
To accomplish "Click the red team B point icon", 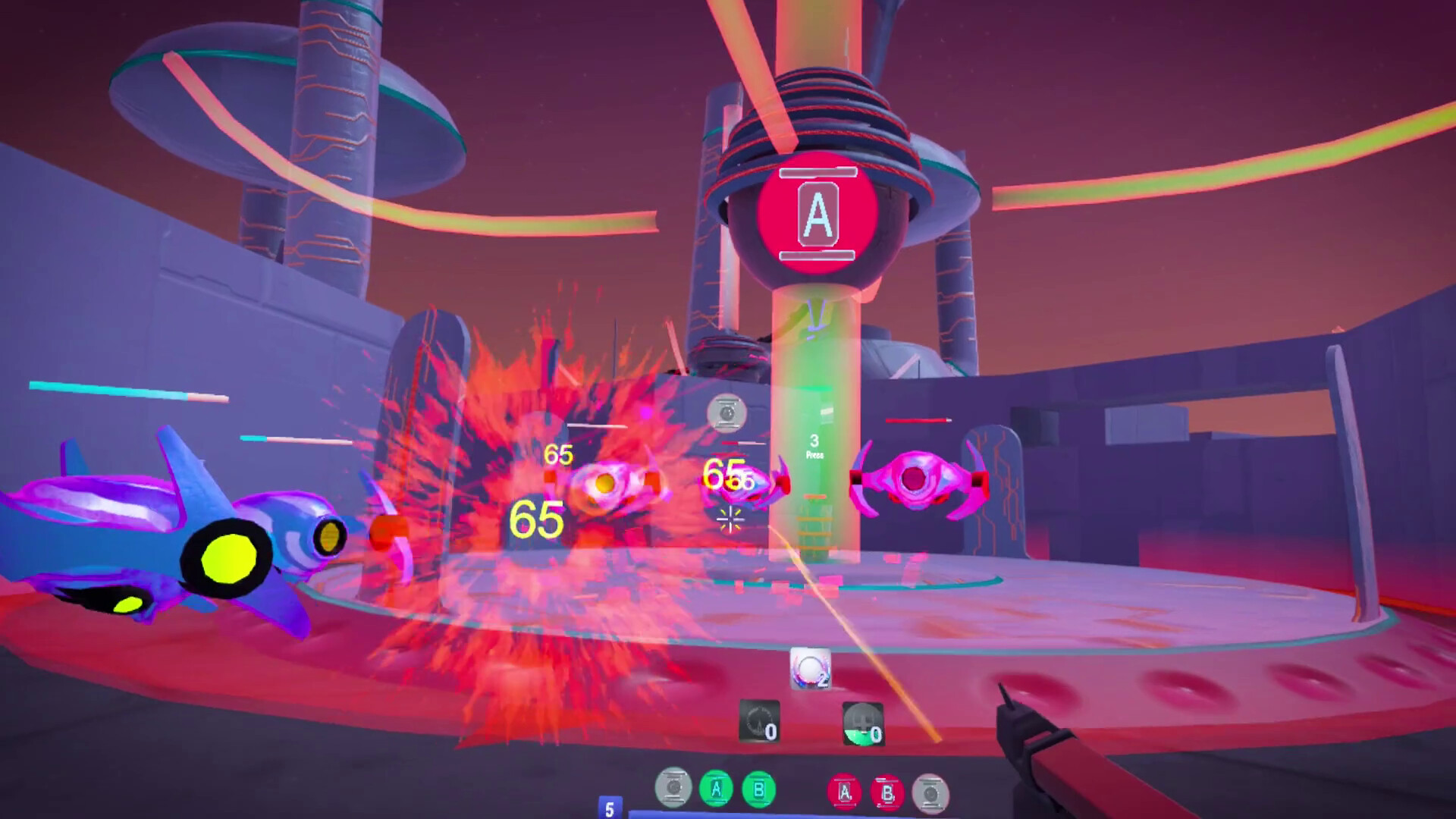I will (x=890, y=789).
